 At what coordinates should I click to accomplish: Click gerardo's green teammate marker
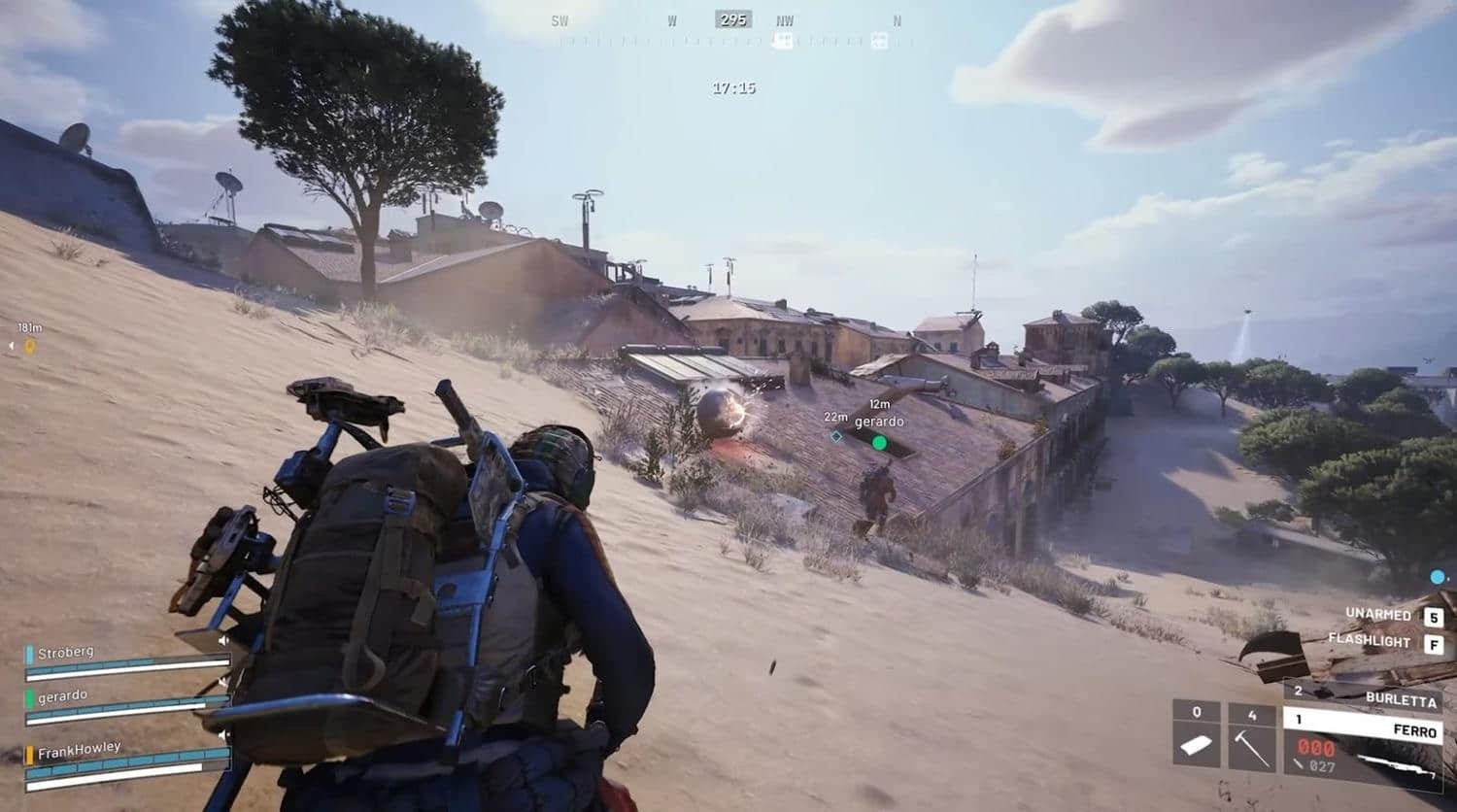tap(879, 443)
